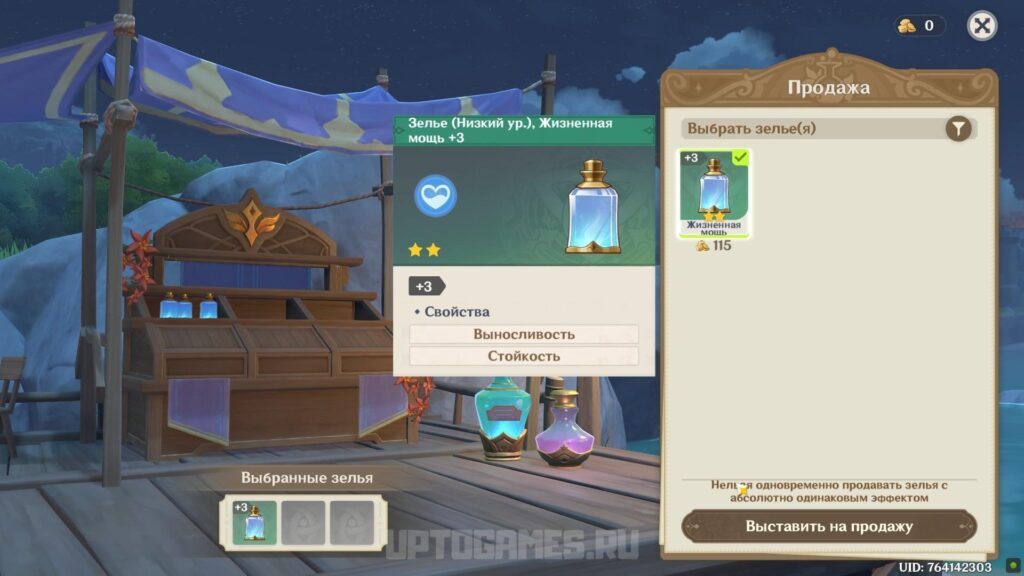This screenshot has height=576, width=1024.
Task: Select the Жизненная мощь potion card
Action: coord(715,193)
